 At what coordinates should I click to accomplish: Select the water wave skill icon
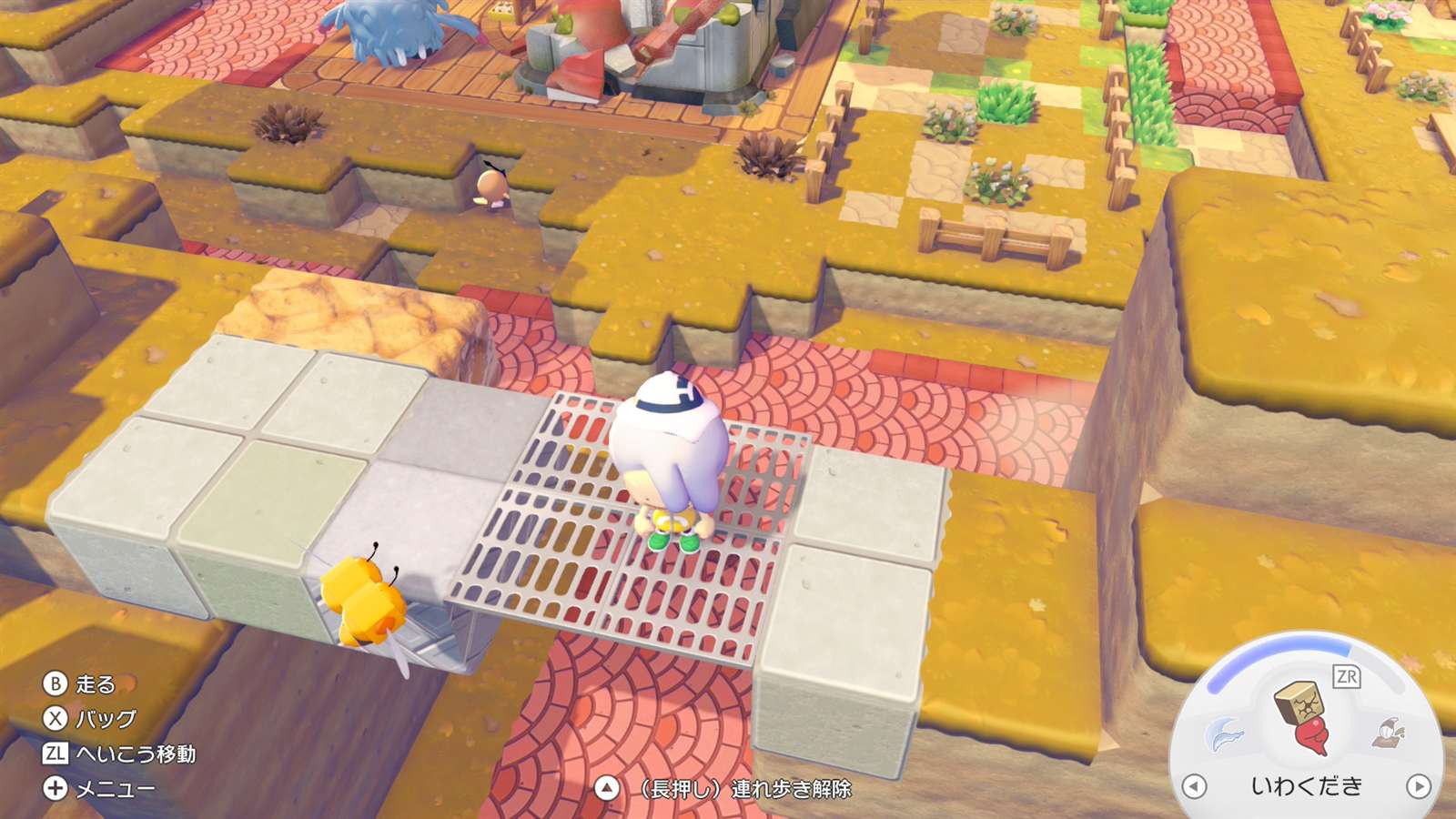[1223, 734]
